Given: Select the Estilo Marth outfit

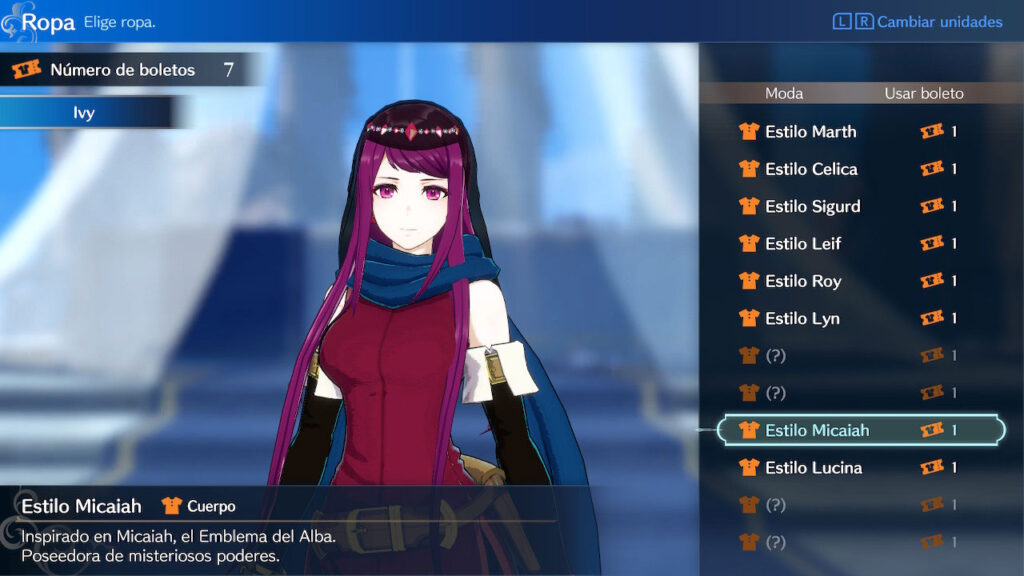Looking at the screenshot, I should (x=810, y=132).
